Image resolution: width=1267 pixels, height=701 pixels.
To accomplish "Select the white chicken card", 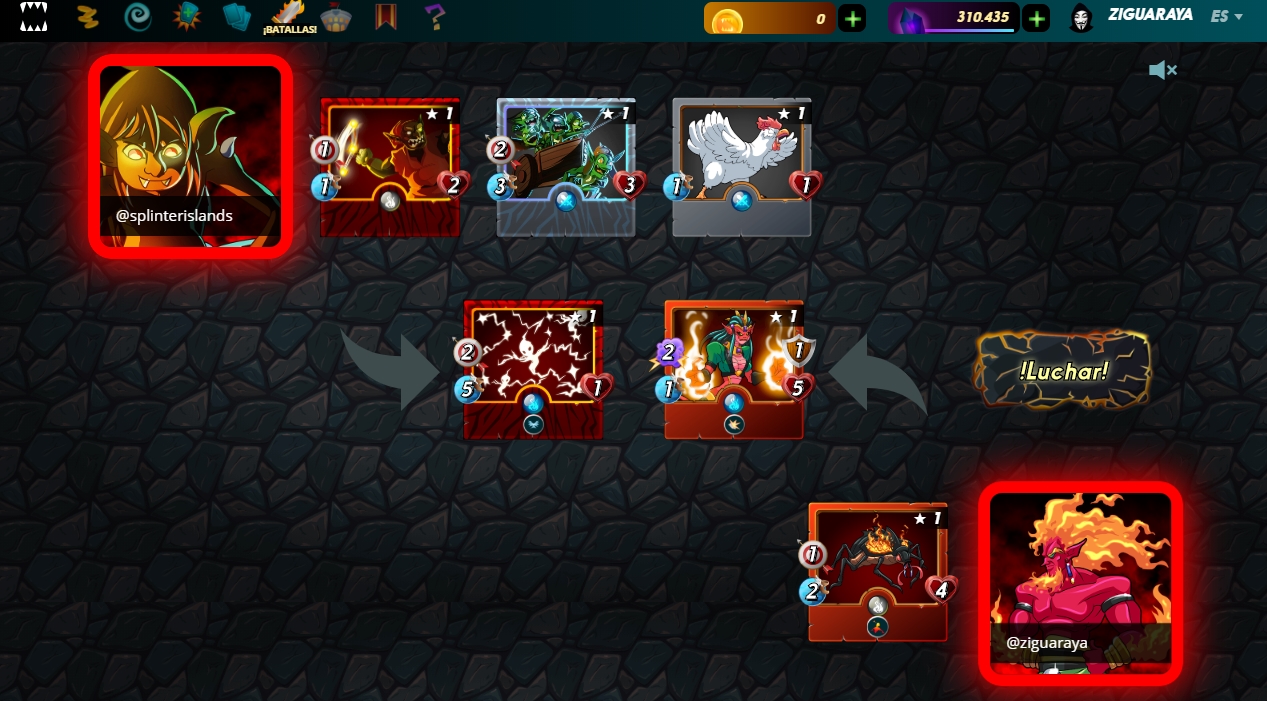I will click(x=741, y=166).
